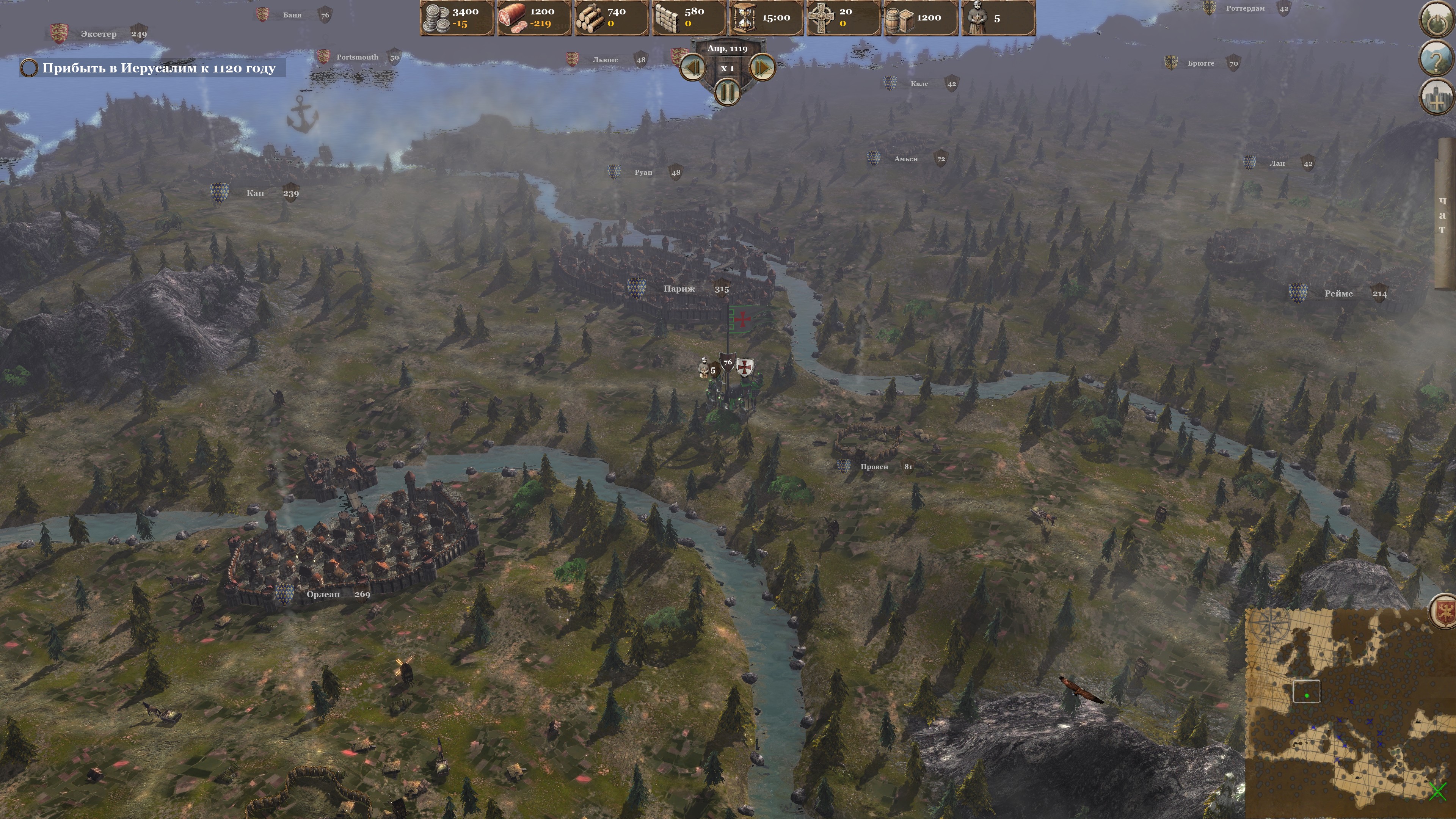Slow down game speed with left arrow
This screenshot has width=1456, height=819.
(x=693, y=68)
